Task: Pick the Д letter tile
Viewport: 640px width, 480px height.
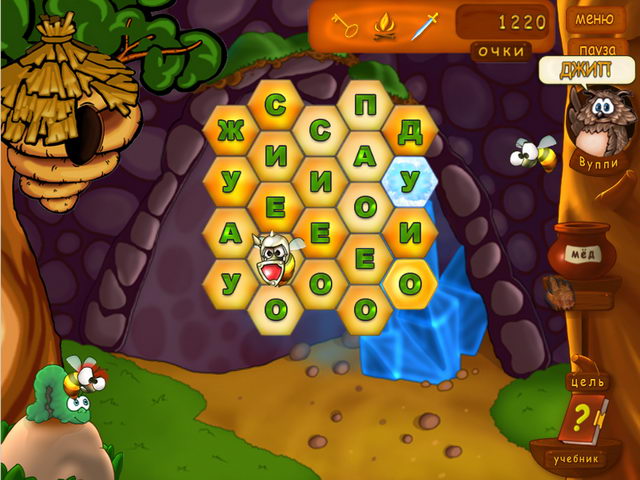Action: click(409, 130)
